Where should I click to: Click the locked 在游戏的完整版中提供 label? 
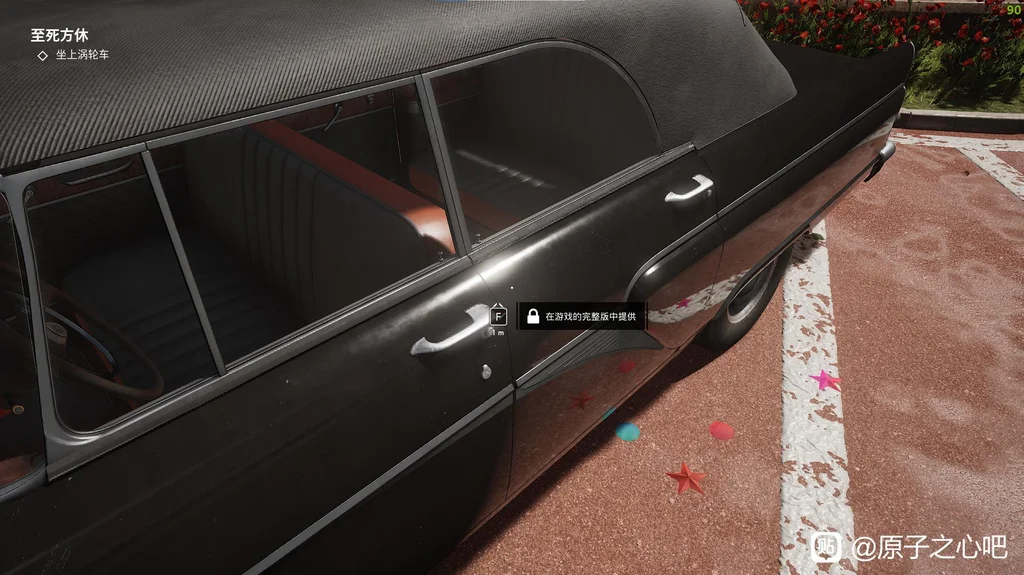pos(581,316)
